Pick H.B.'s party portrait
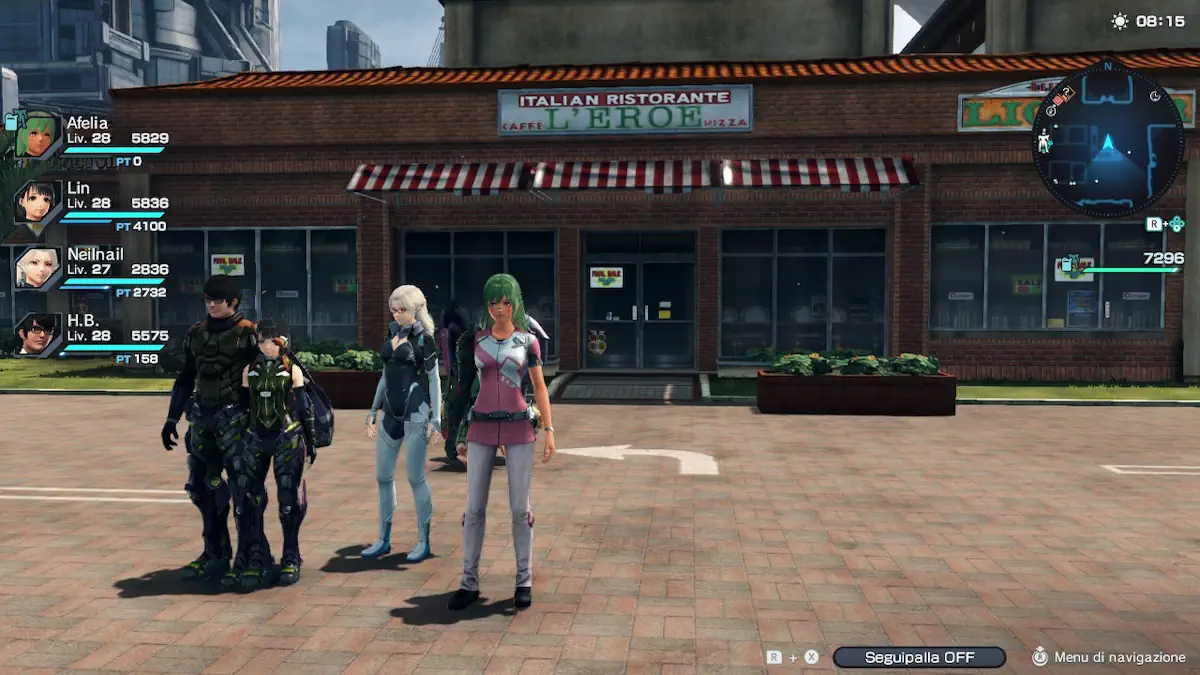1200x675 pixels. click(x=38, y=334)
